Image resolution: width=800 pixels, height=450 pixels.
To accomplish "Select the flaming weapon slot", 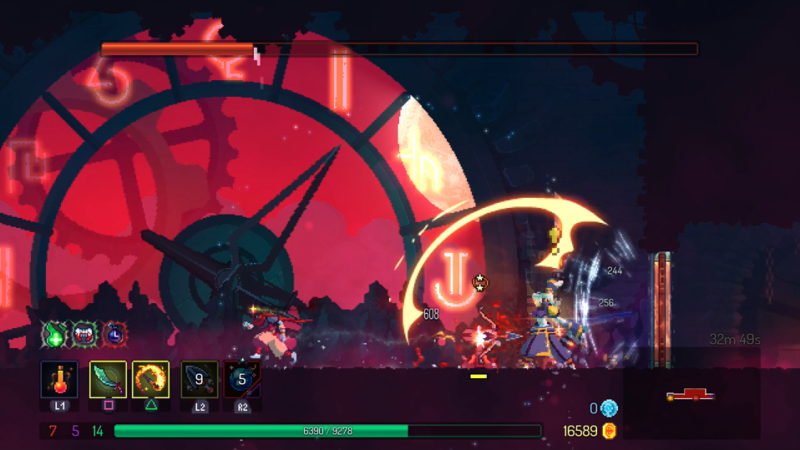I will point(150,380).
